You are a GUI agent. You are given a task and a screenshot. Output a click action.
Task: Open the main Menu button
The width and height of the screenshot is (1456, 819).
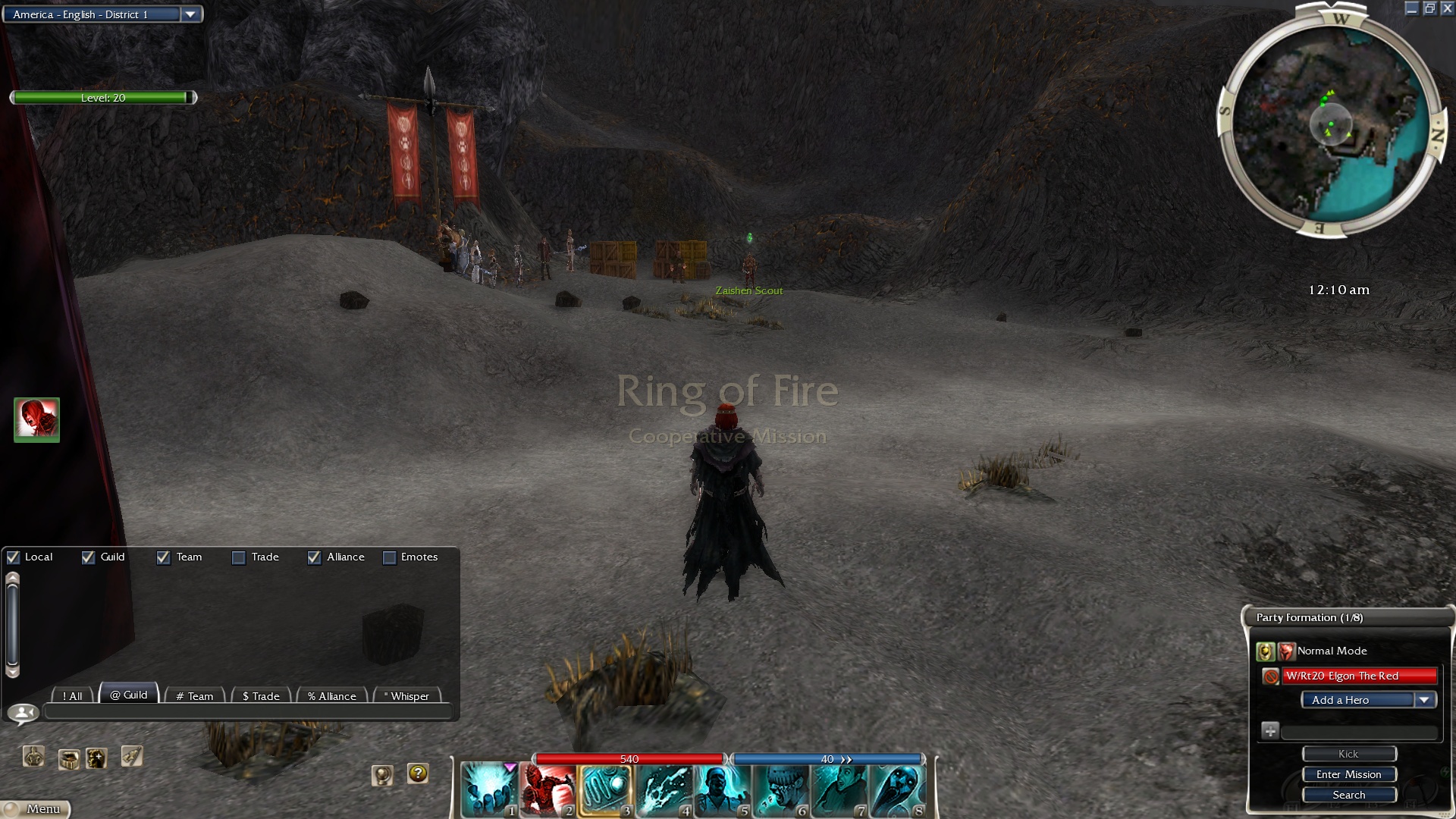pos(36,809)
